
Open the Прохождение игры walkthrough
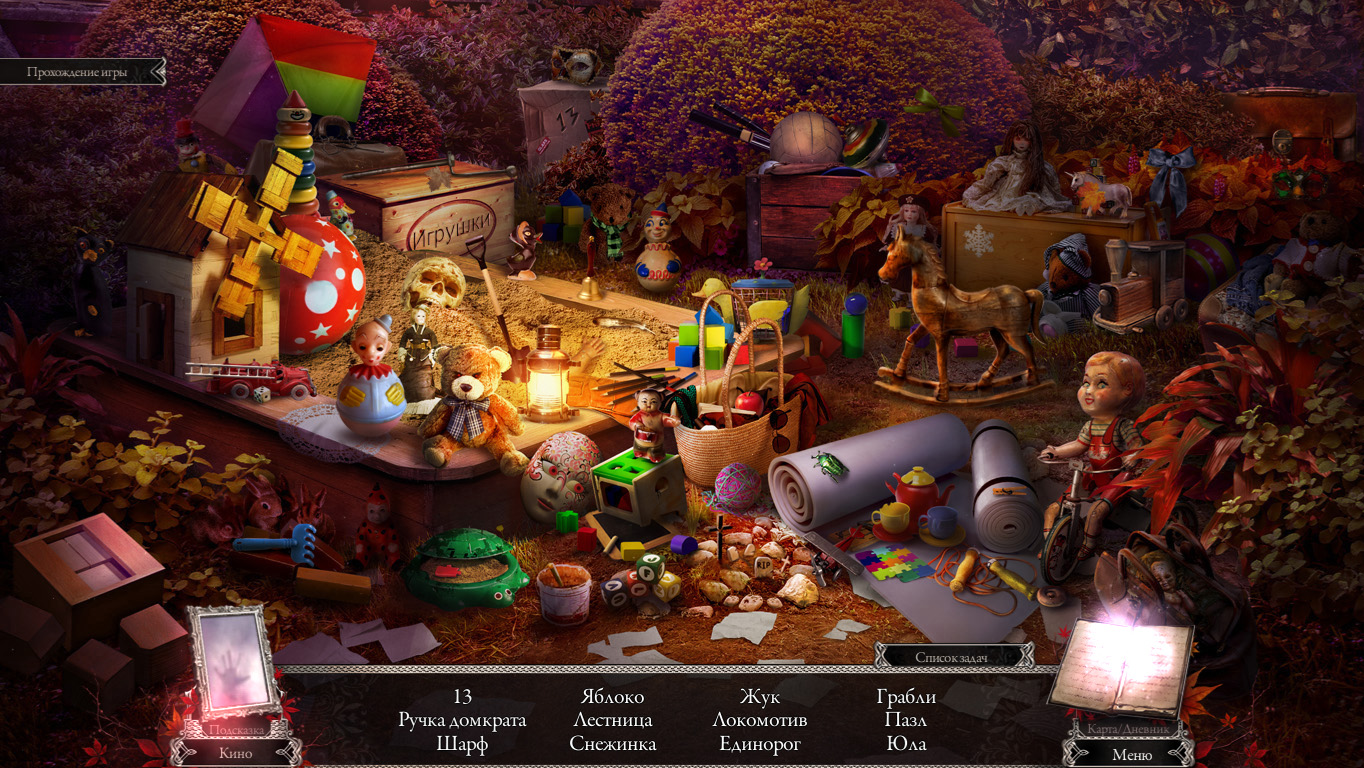pyautogui.click(x=77, y=72)
